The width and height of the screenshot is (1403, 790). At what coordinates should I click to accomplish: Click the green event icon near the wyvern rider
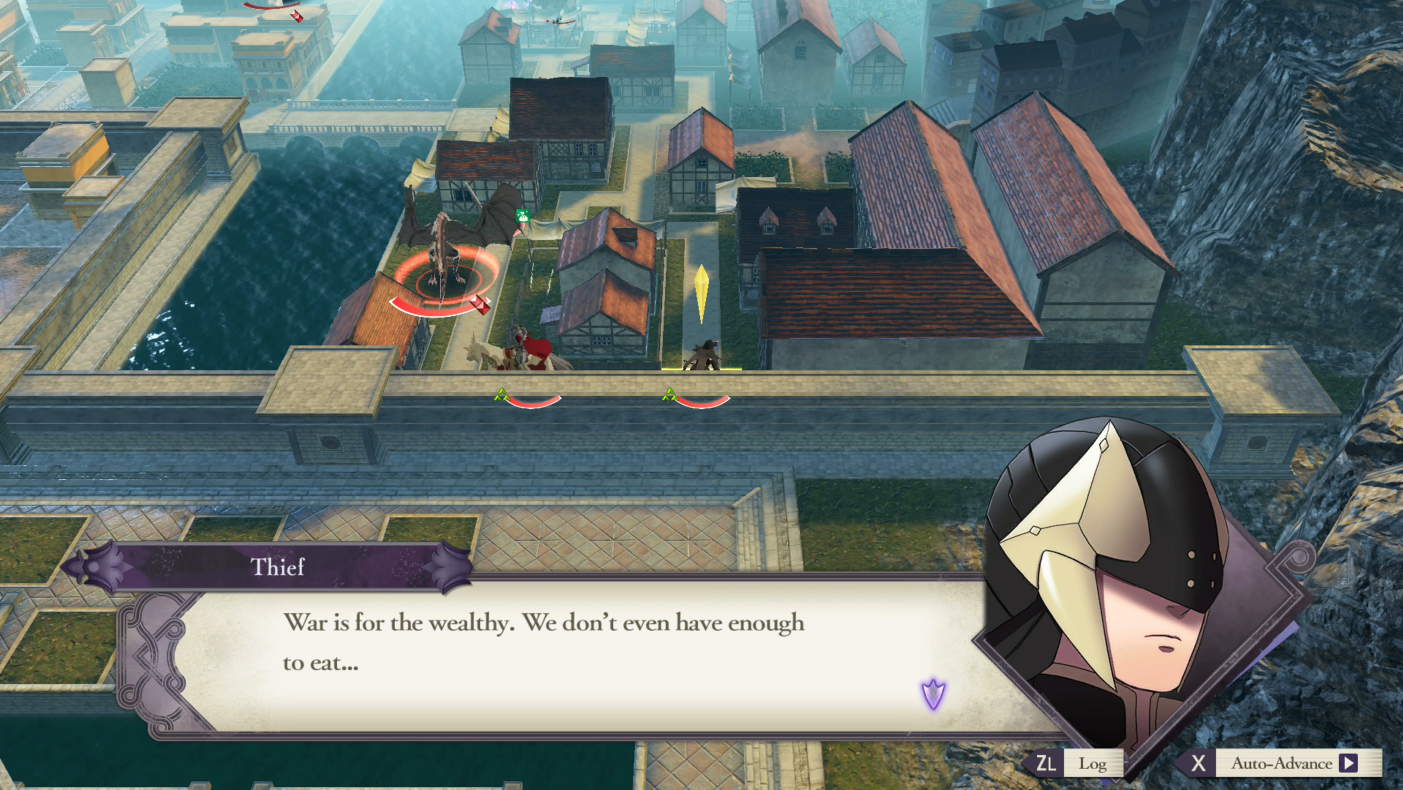click(522, 215)
